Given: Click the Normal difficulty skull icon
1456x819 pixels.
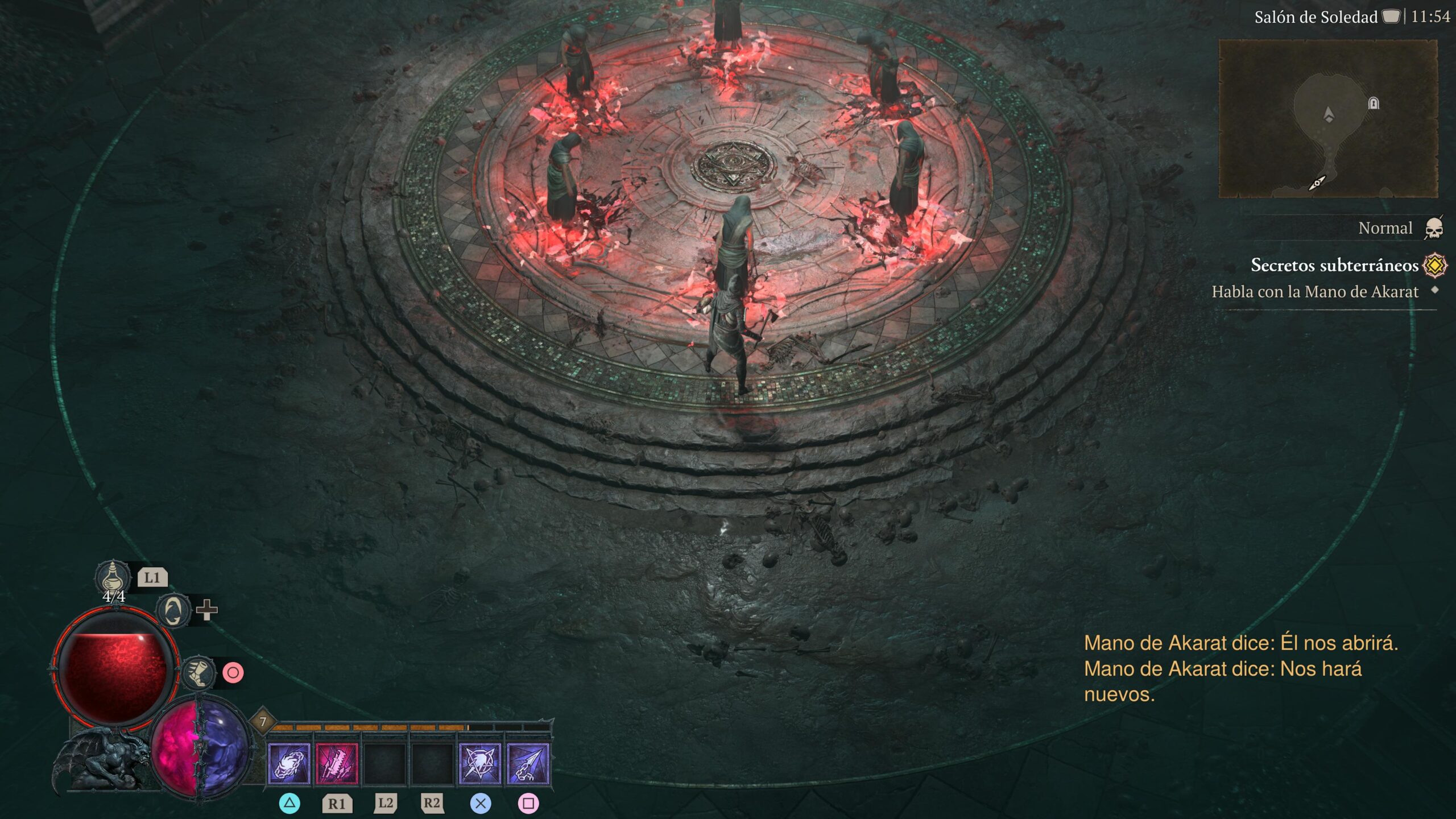Looking at the screenshot, I should point(1434,229).
